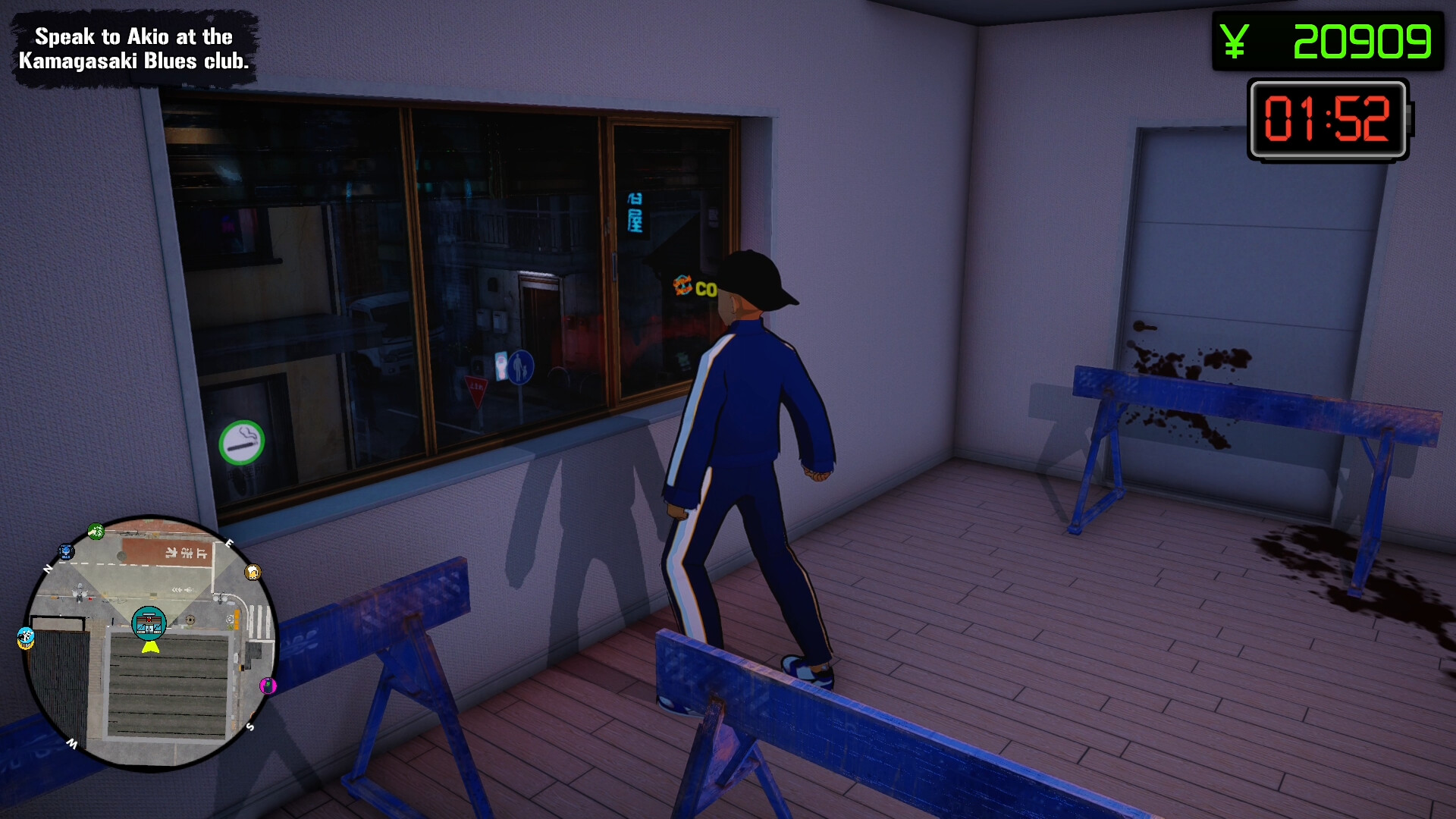The image size is (1456, 819).
Task: Click the yellow player arrow on the minimap
Action: point(149,648)
